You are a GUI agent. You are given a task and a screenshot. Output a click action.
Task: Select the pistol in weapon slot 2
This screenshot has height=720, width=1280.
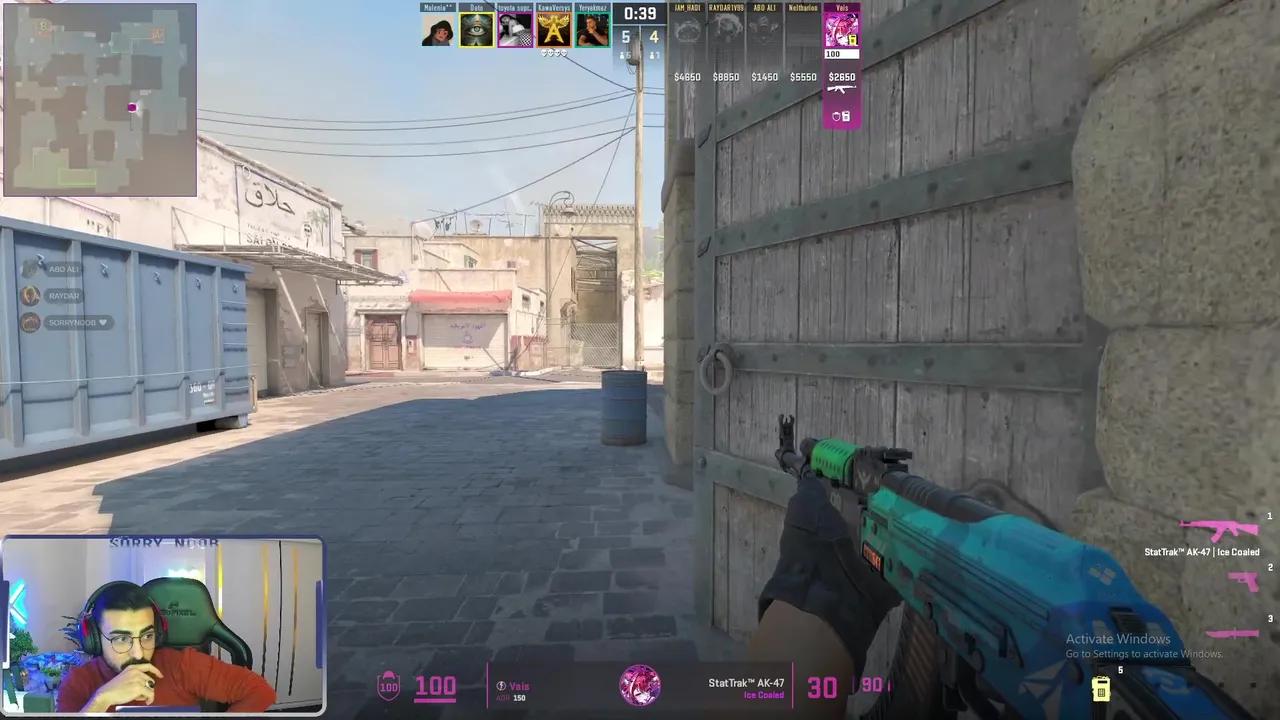point(1244,581)
